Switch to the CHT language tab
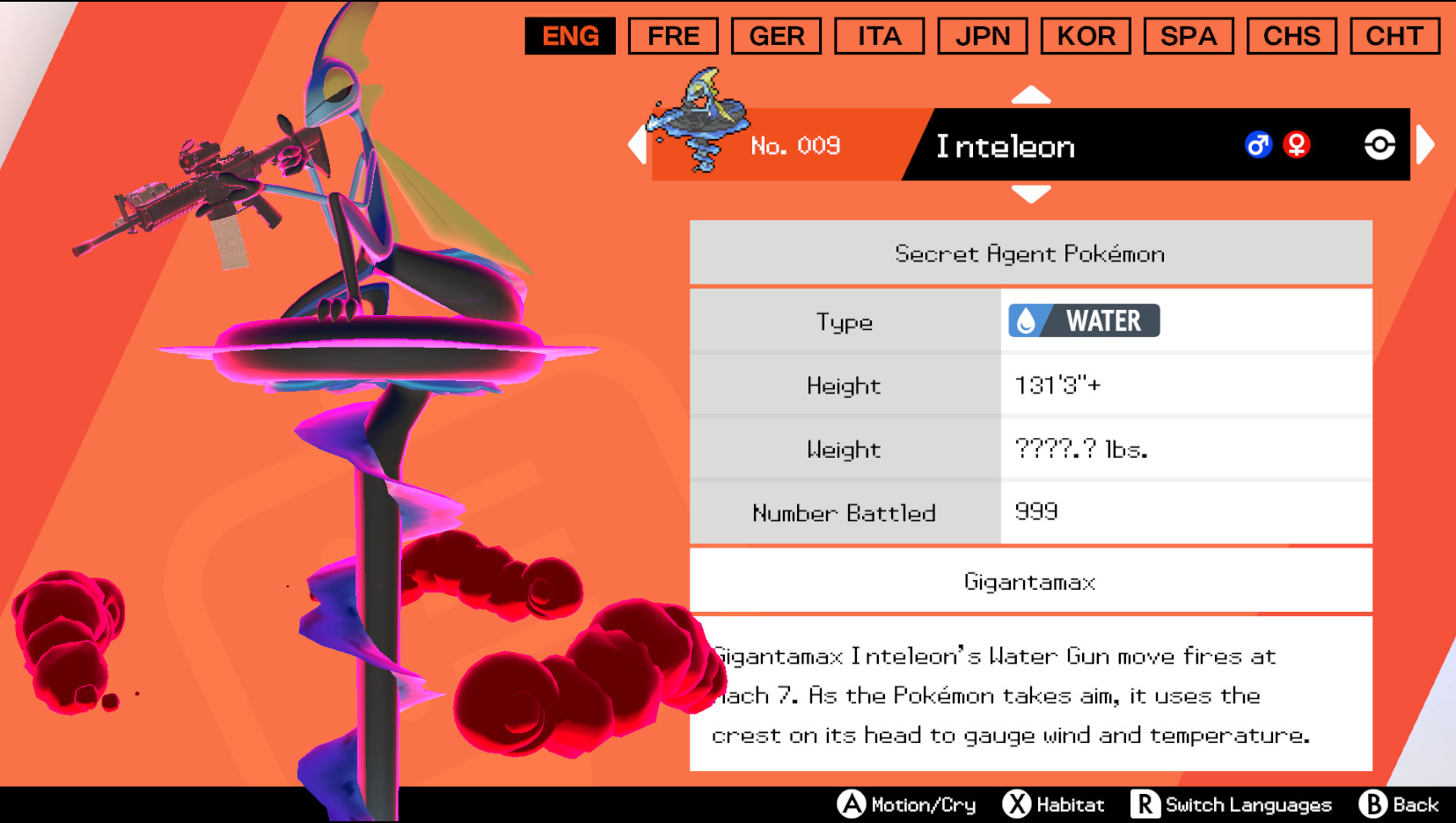 pyautogui.click(x=1394, y=36)
